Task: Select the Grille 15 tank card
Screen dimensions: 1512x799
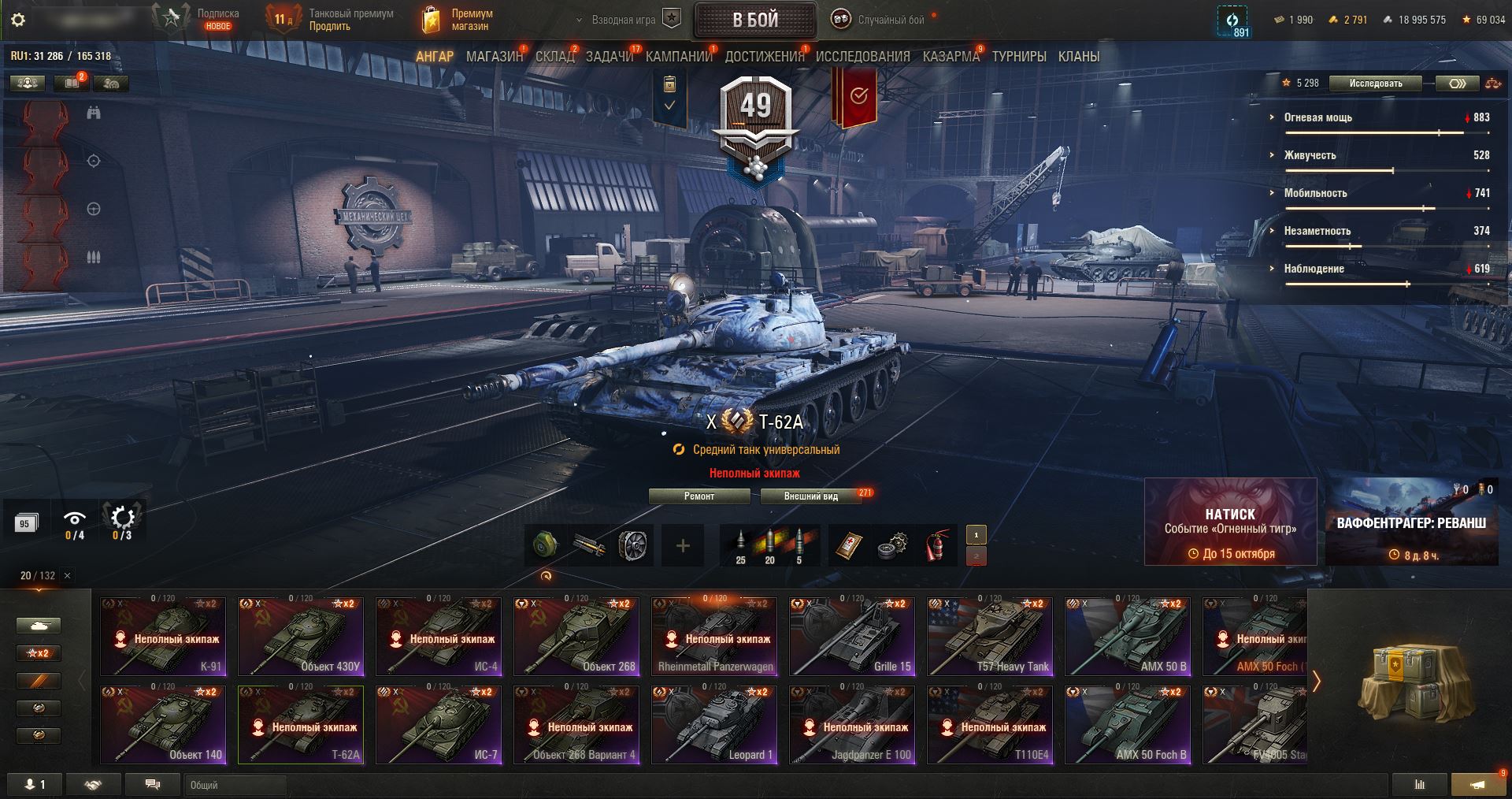Action: click(x=852, y=637)
